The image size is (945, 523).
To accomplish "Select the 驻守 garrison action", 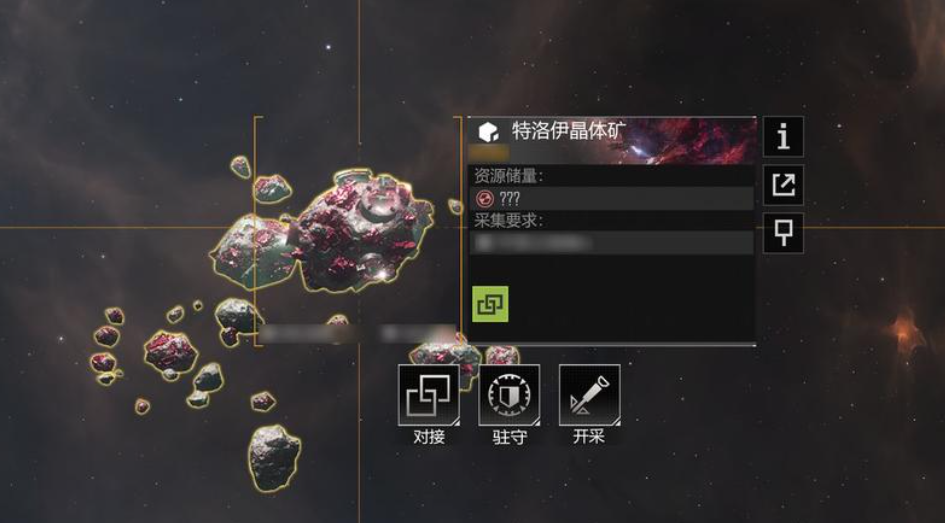I will (509, 396).
